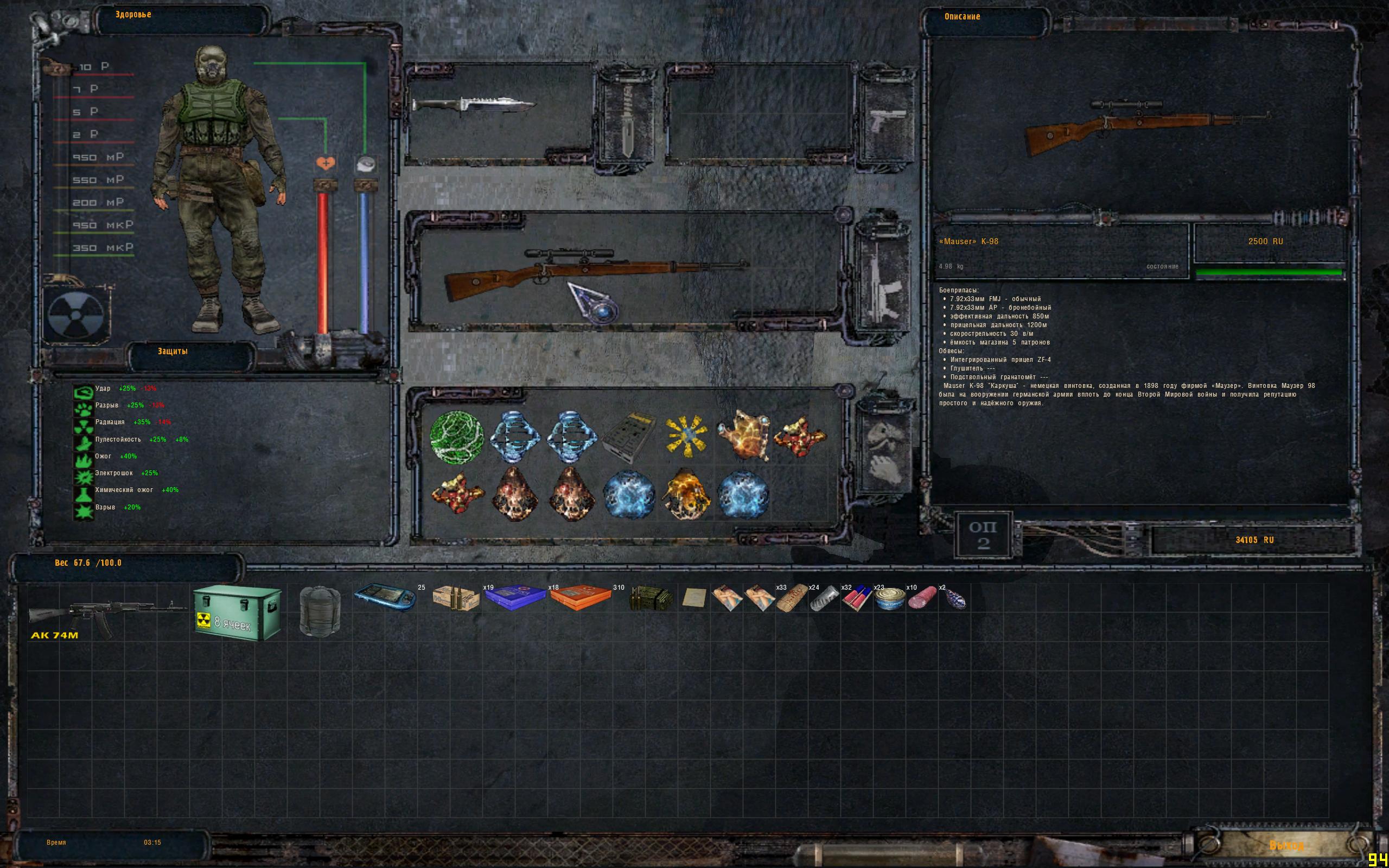1389x868 pixels.
Task: Choose the blue handheld PDA device
Action: pos(385,598)
